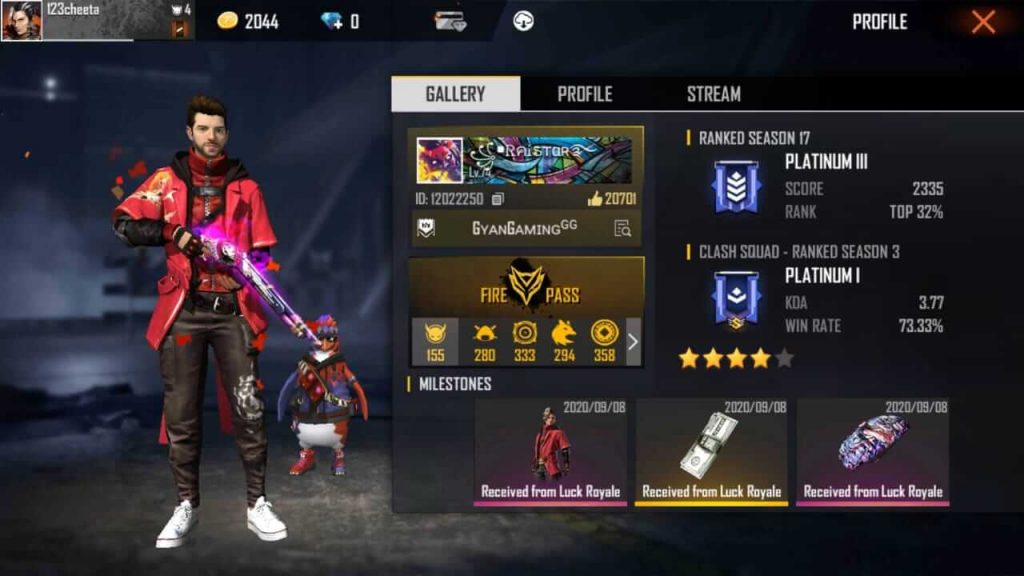
Task: Like the player with thumbs-up icon
Action: tap(595, 199)
